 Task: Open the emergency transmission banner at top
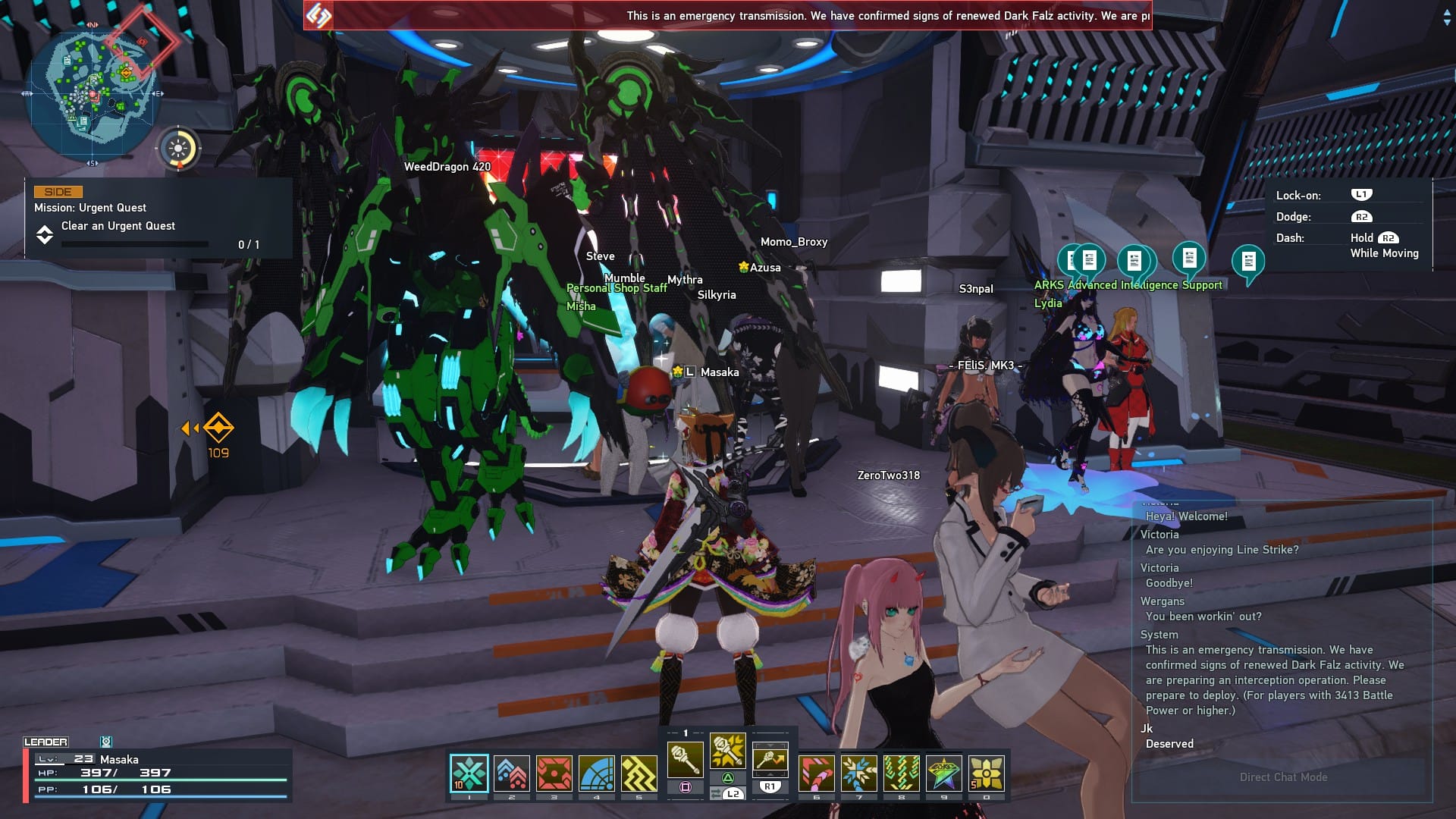[x=728, y=15]
